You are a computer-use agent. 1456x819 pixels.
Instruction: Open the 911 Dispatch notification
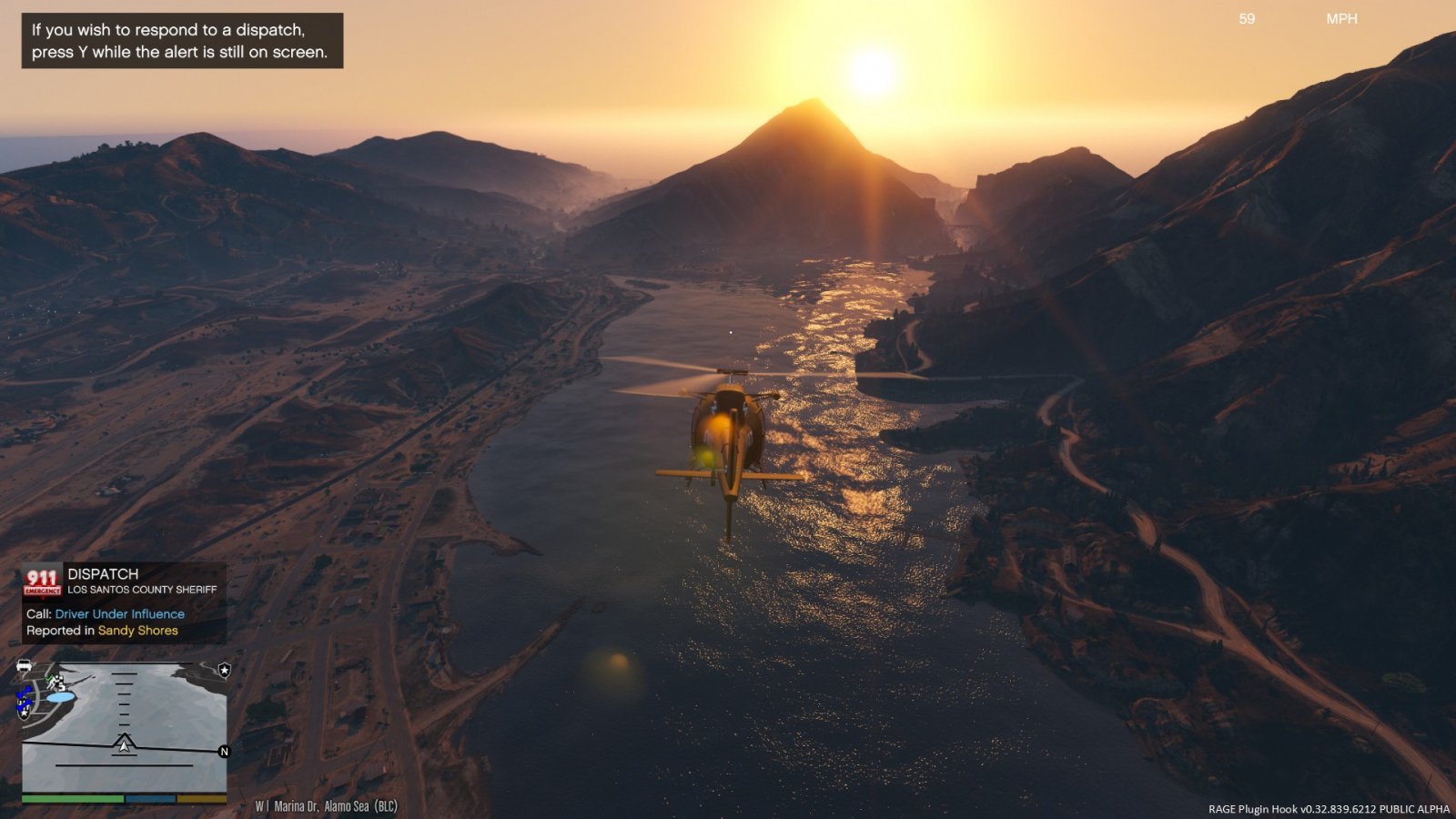124,602
